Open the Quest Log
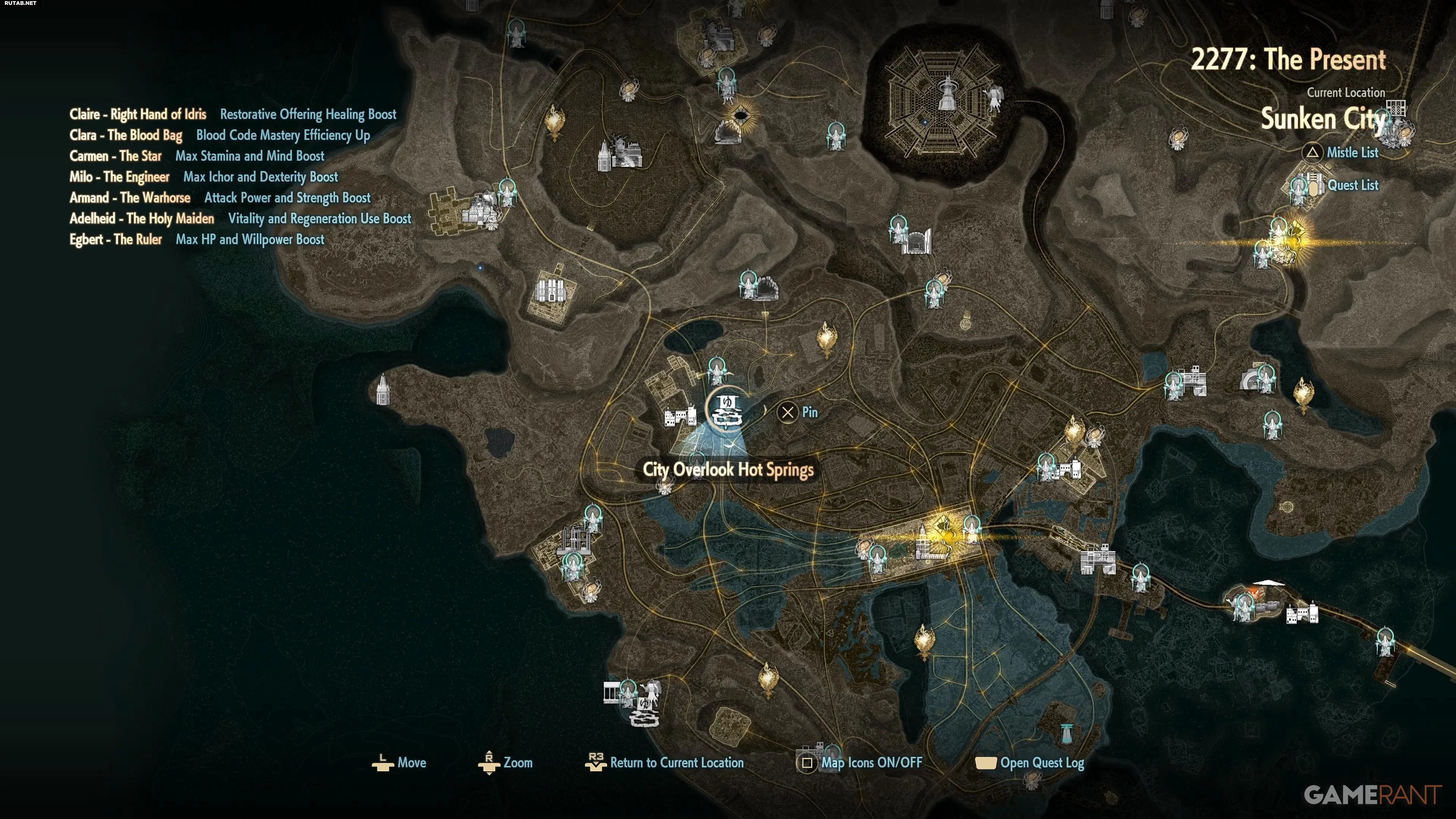This screenshot has width=1456, height=819. 1042,763
